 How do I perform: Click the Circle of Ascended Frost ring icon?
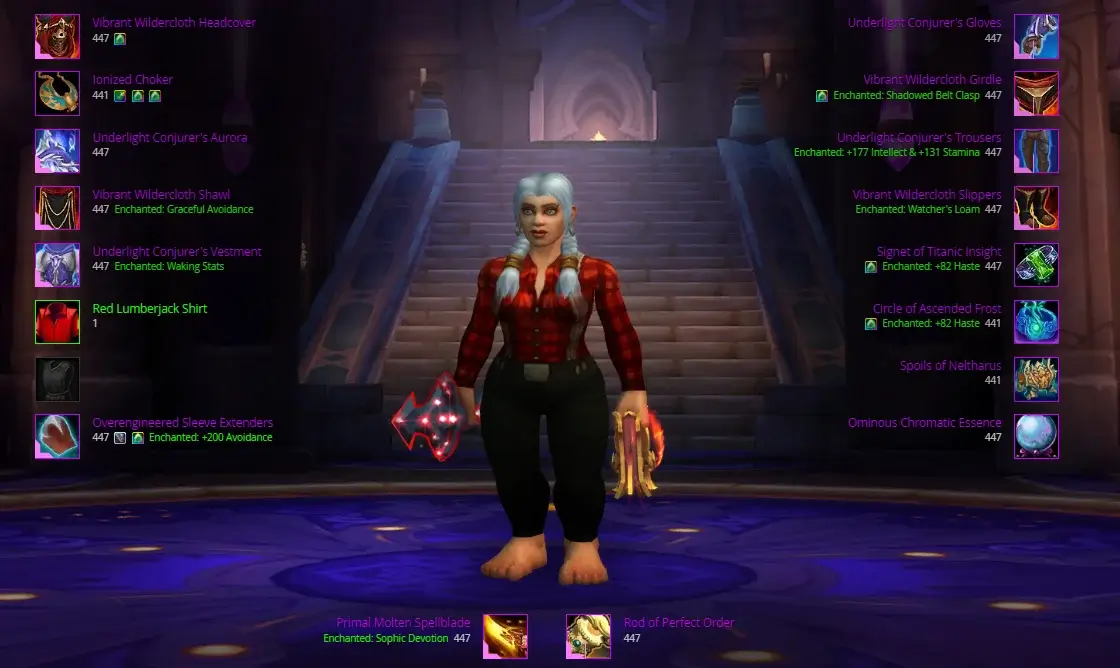pos(1036,322)
